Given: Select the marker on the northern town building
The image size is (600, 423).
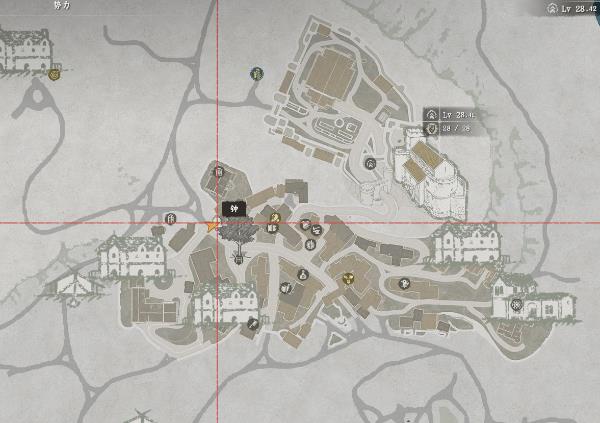Looking at the screenshot, I should coord(219,172).
